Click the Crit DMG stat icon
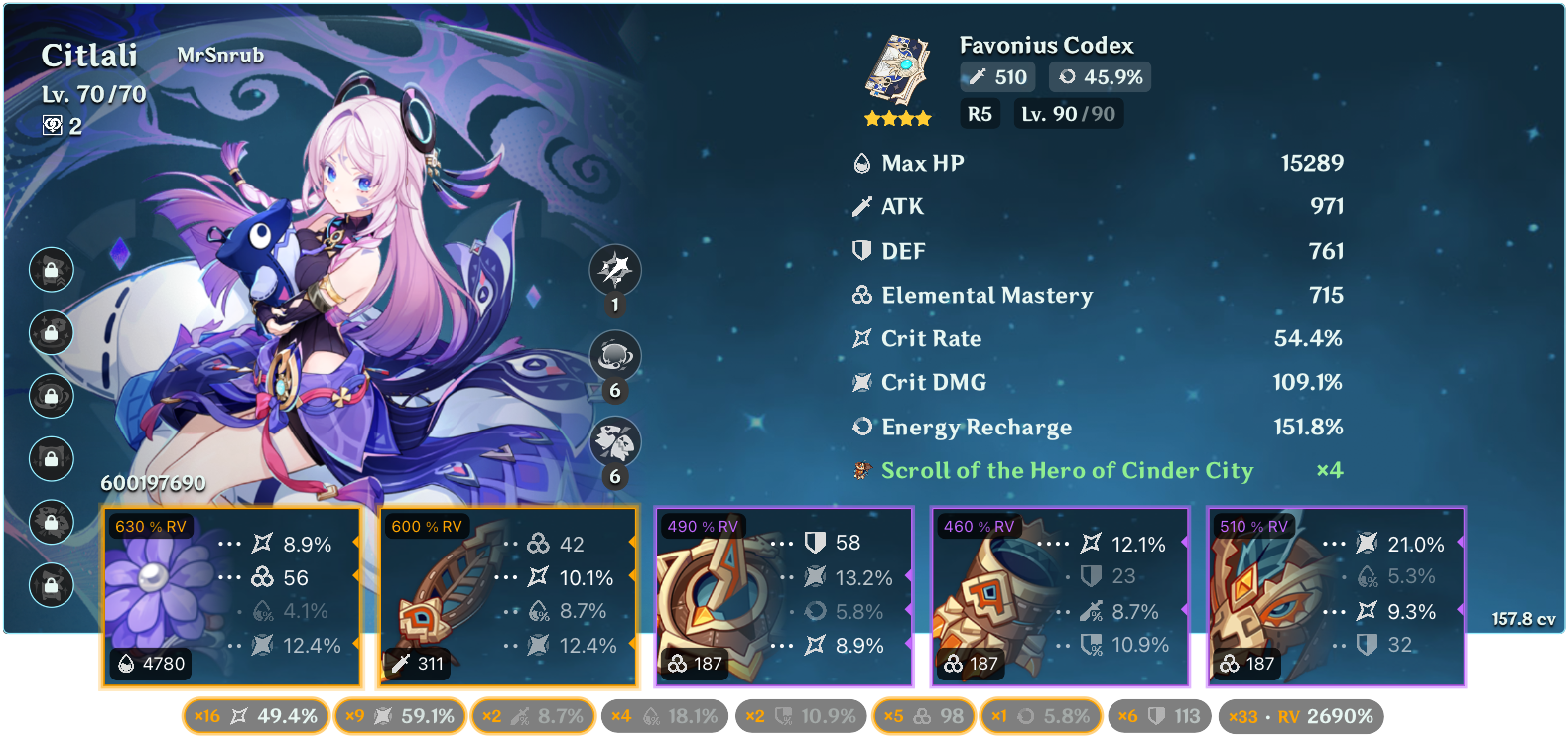Screen dimensions: 1568x741 point(861,382)
